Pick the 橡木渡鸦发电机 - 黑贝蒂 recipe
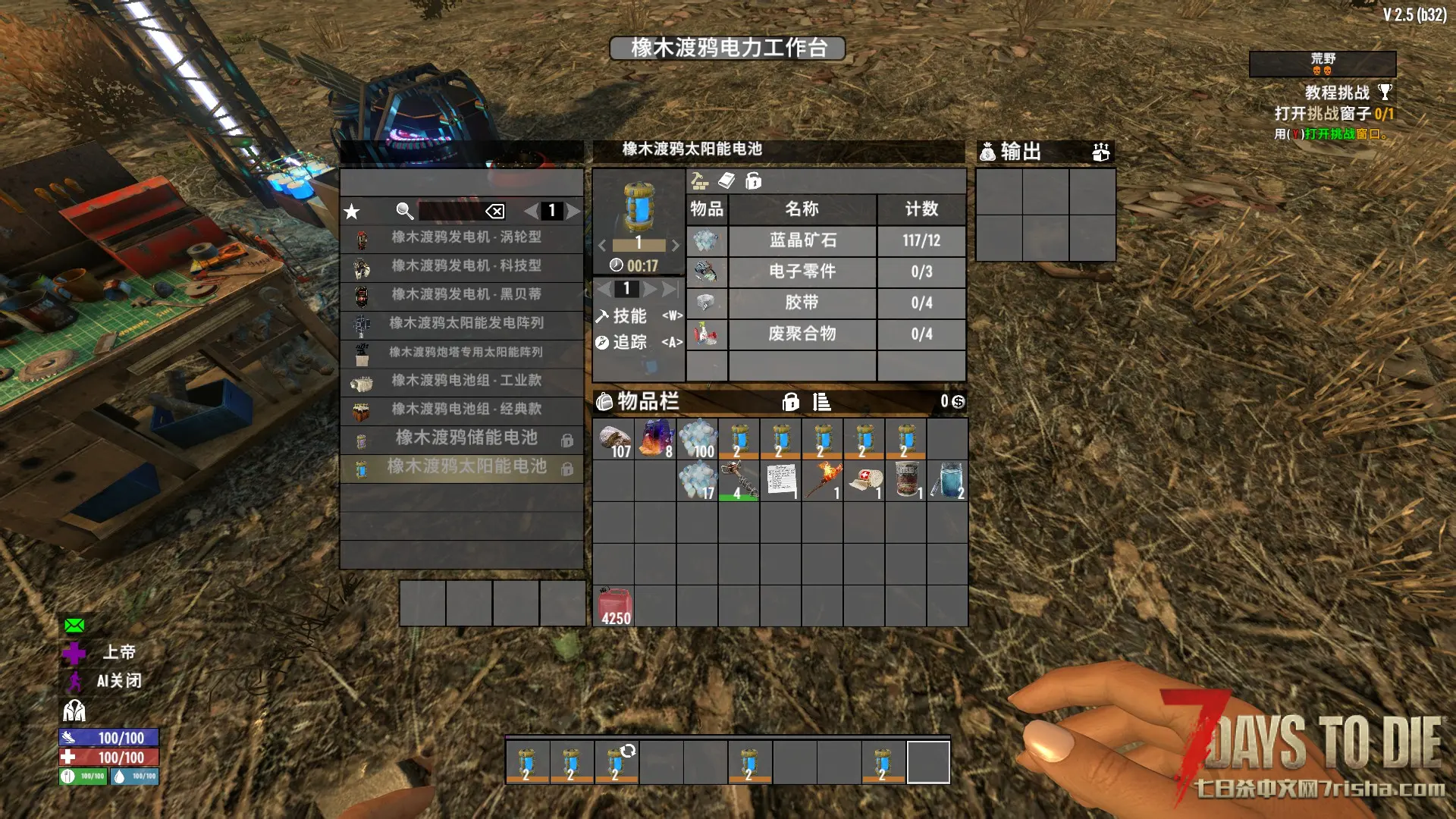Viewport: 1456px width, 819px height. (x=466, y=294)
